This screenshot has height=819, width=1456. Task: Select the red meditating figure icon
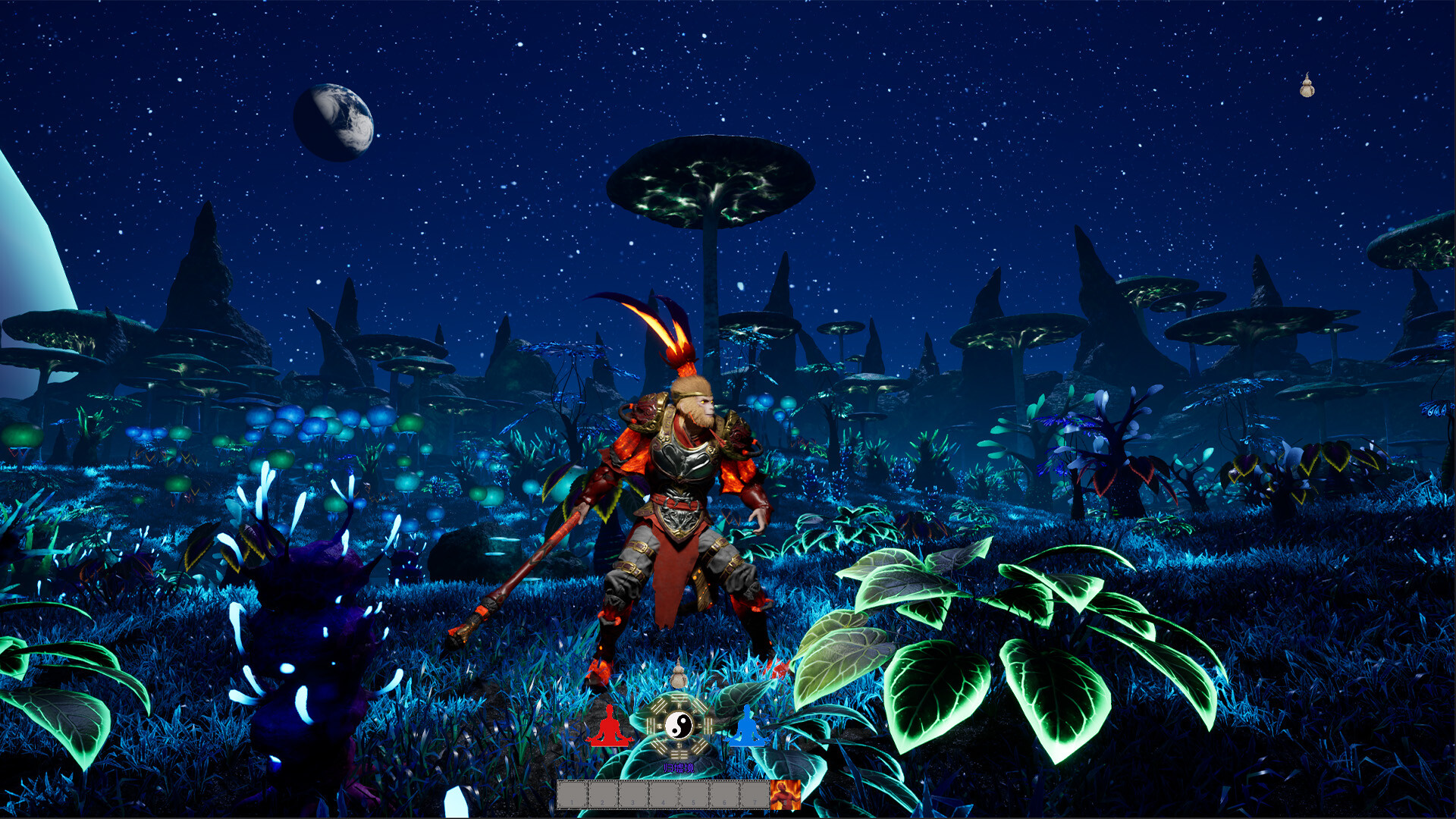pyautogui.click(x=609, y=726)
